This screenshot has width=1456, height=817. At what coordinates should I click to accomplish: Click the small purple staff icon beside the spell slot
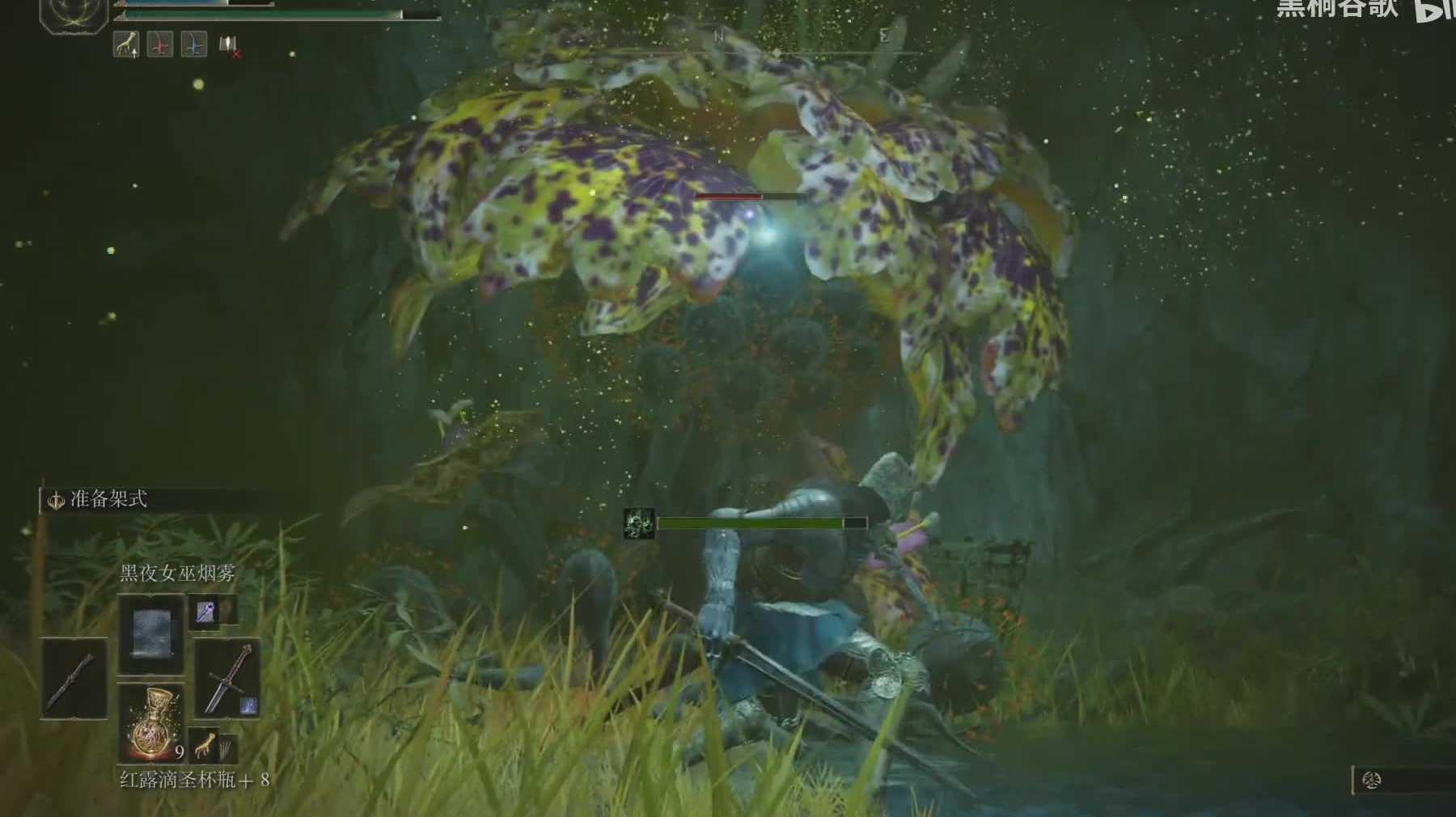coord(205,612)
